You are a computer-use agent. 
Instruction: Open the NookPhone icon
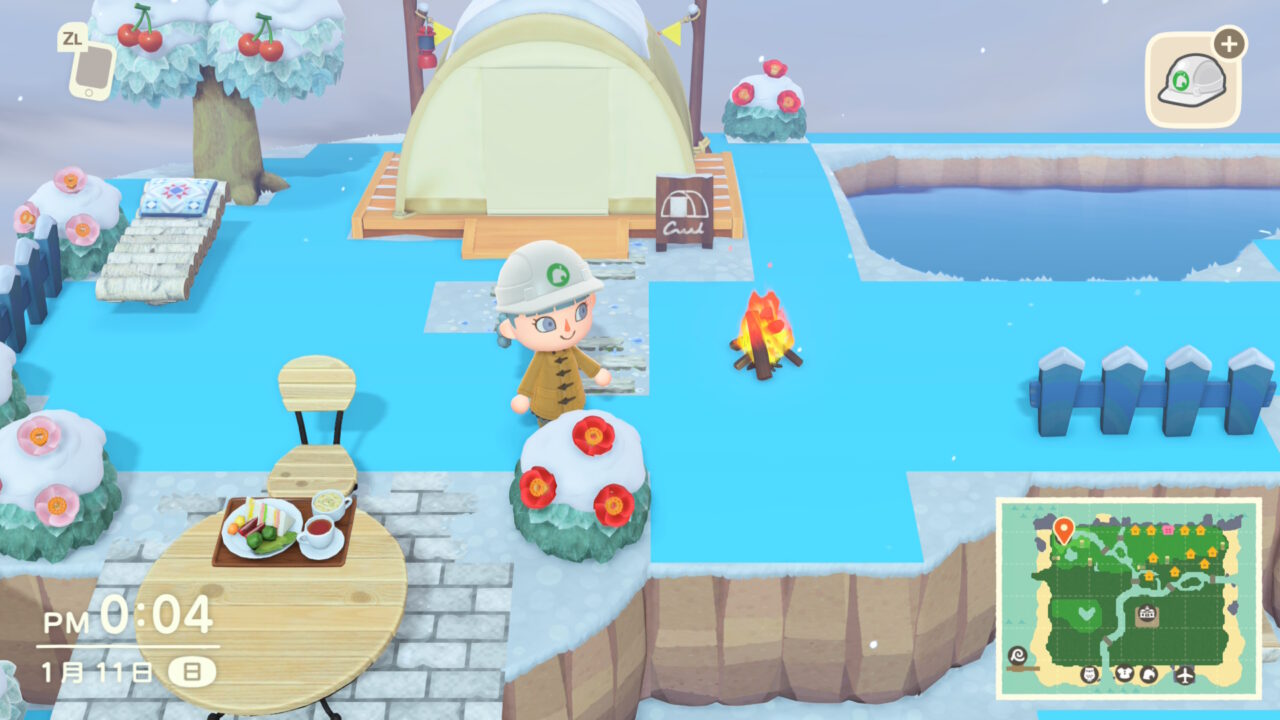91,67
